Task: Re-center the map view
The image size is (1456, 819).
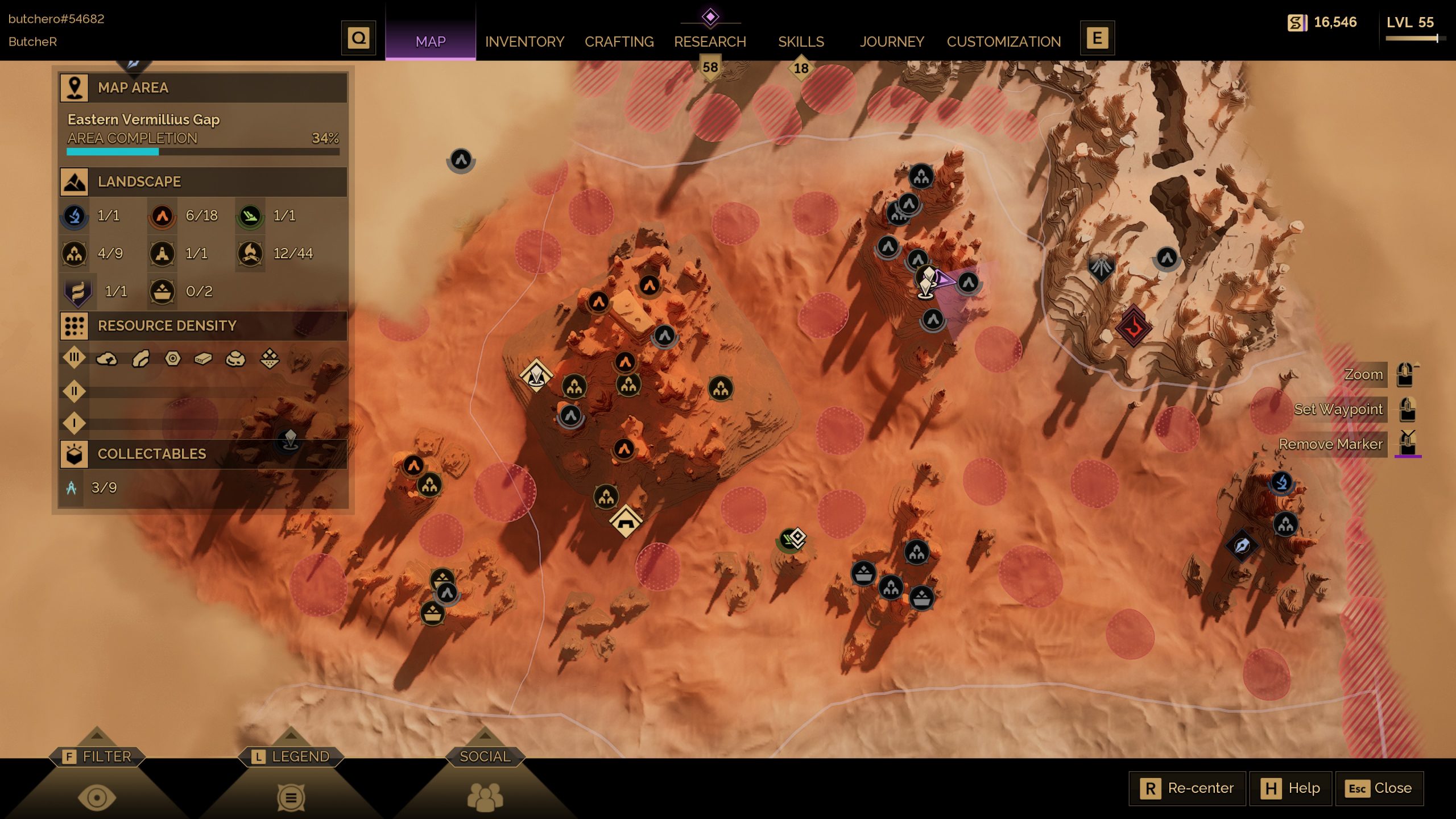Action: [1188, 788]
